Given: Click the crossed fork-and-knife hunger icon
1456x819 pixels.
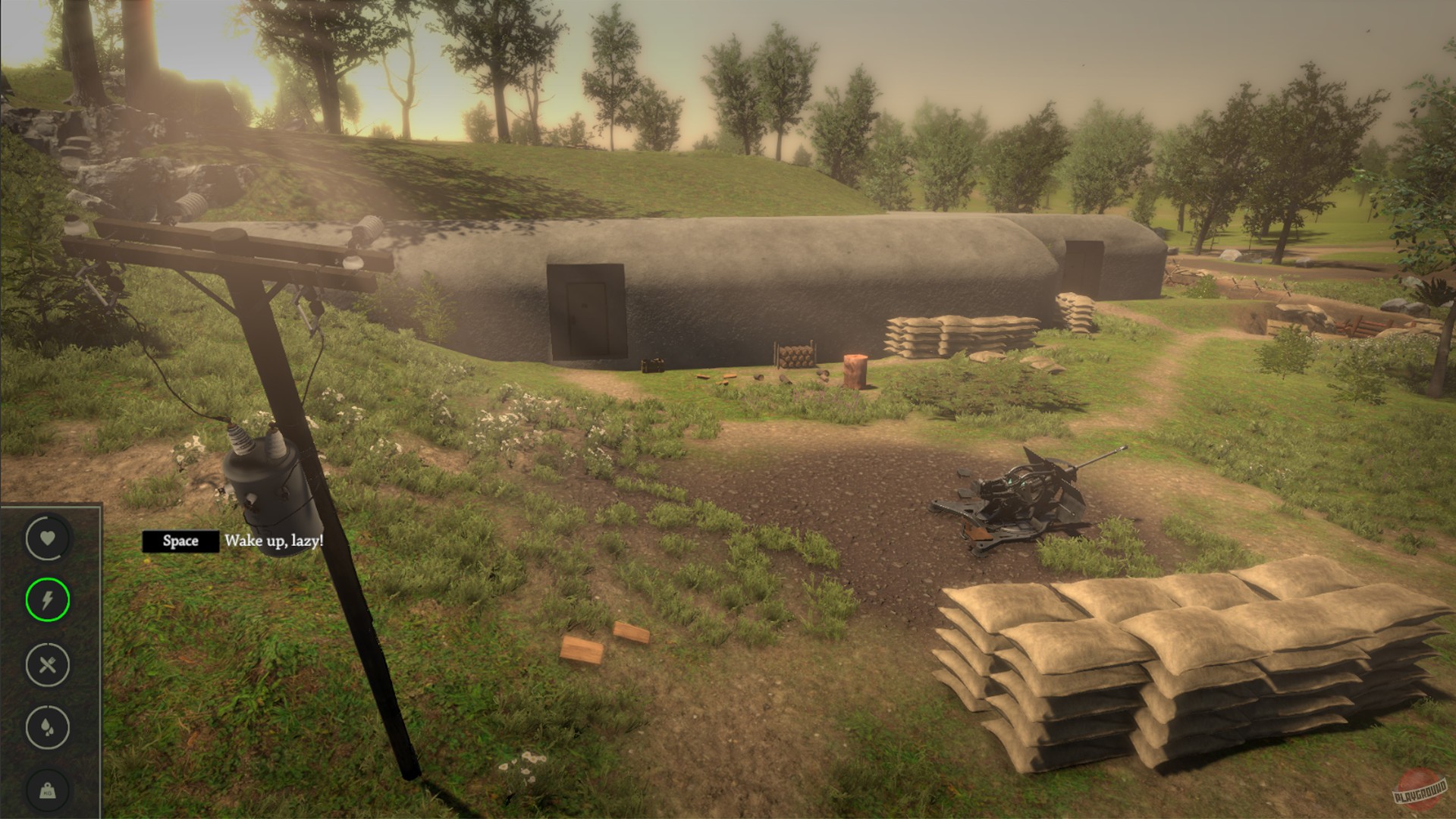Looking at the screenshot, I should pyautogui.click(x=47, y=665).
